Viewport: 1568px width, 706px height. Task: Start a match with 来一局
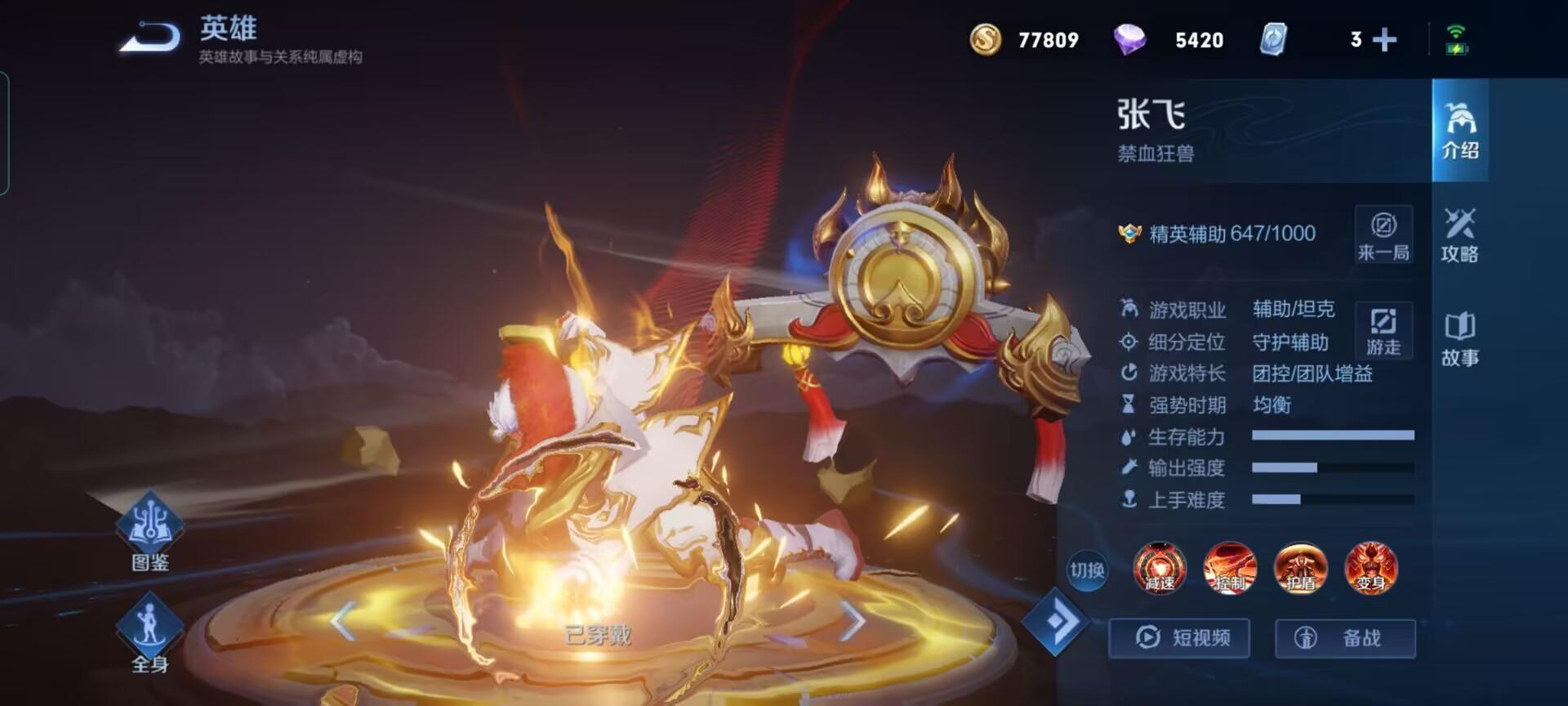(x=1383, y=235)
